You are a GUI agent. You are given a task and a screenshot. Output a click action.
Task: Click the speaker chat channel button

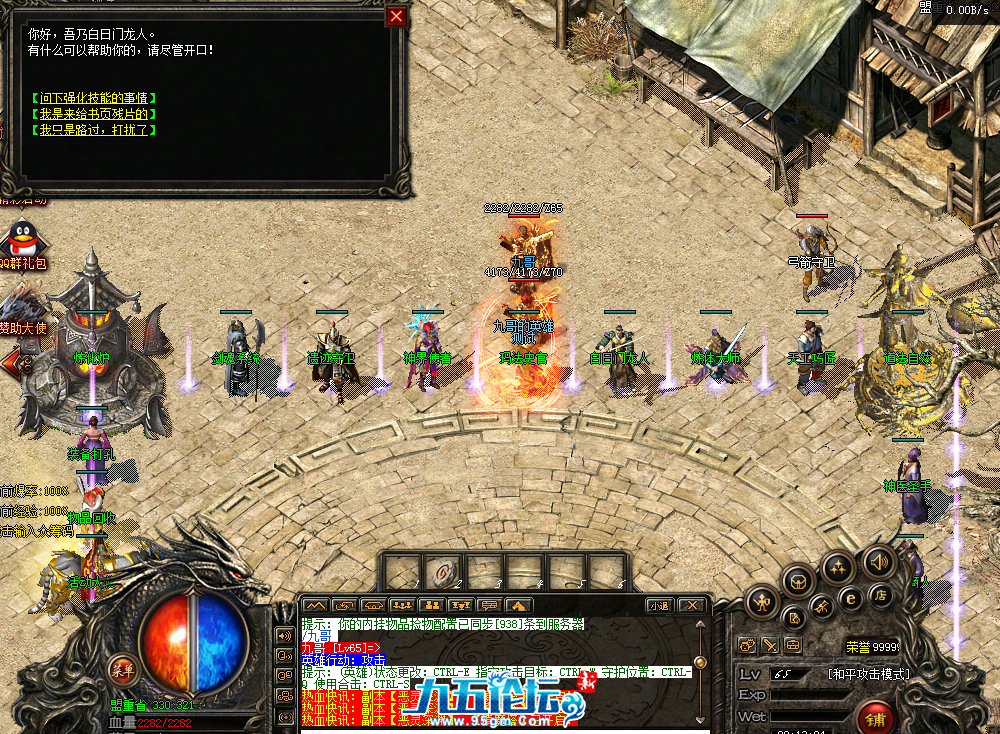[284, 636]
